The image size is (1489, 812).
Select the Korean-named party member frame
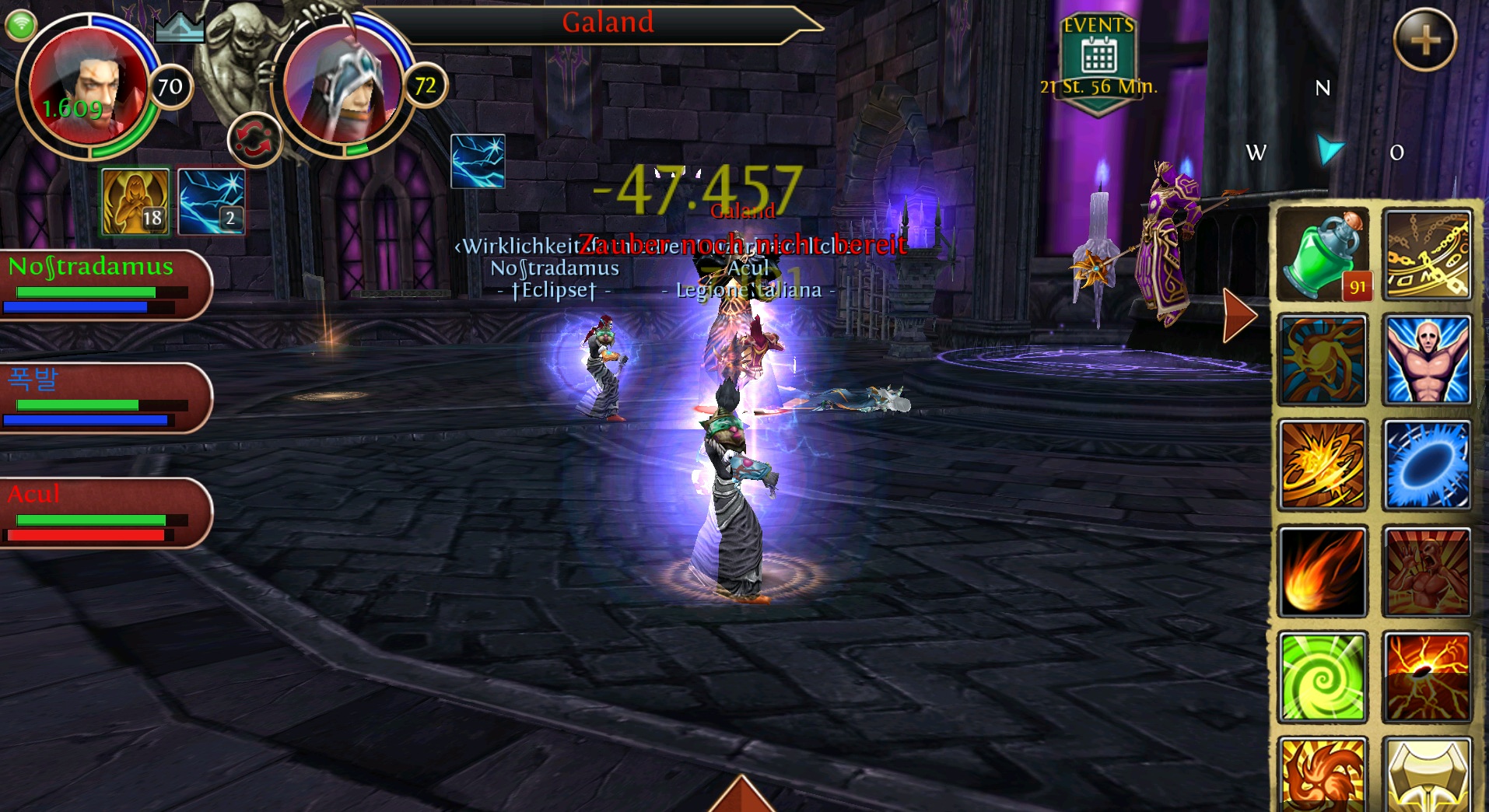point(101,398)
